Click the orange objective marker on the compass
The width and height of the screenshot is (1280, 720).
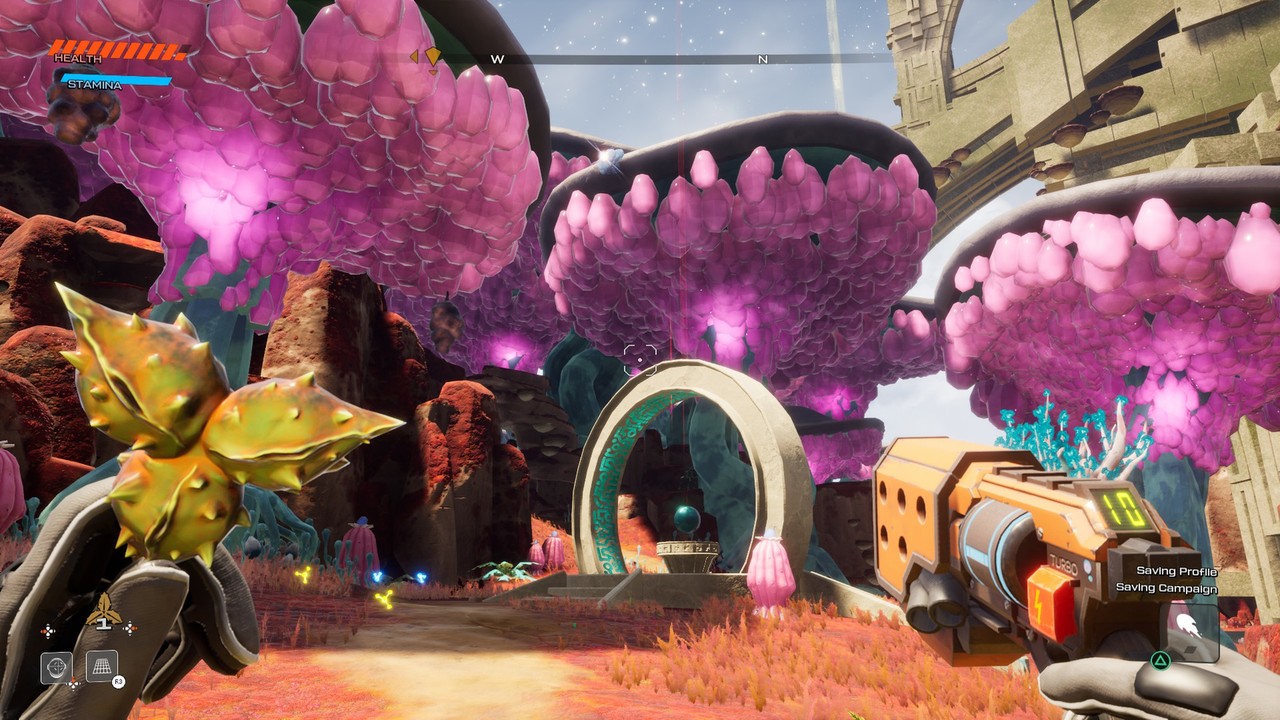[433, 57]
